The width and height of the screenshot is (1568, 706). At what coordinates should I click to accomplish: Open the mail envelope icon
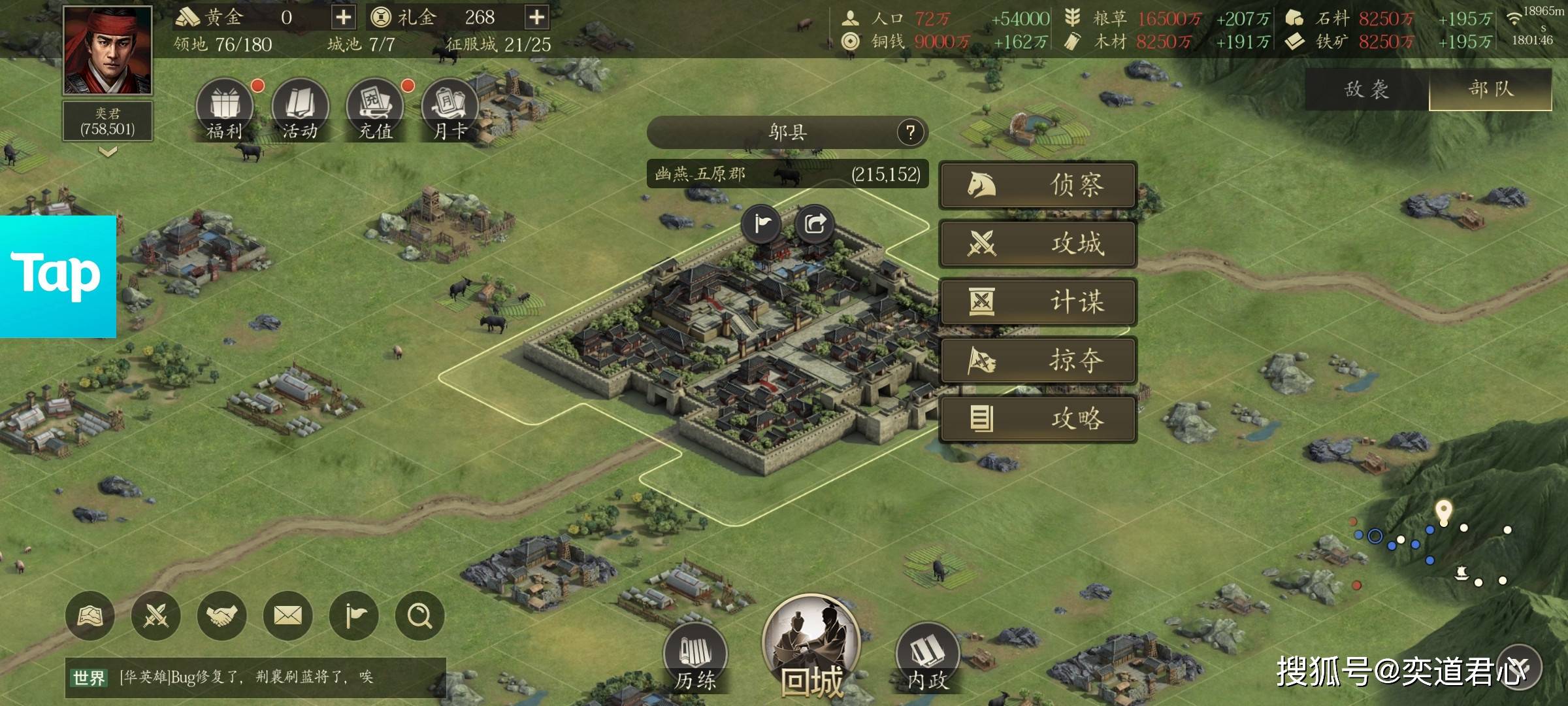pyautogui.click(x=287, y=615)
